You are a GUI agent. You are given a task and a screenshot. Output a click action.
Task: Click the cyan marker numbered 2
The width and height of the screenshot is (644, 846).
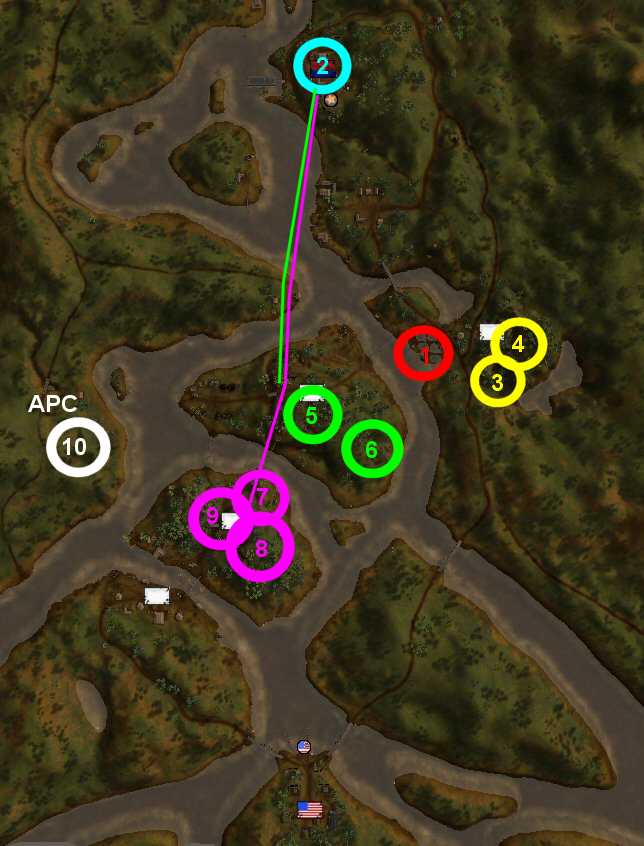point(322,66)
